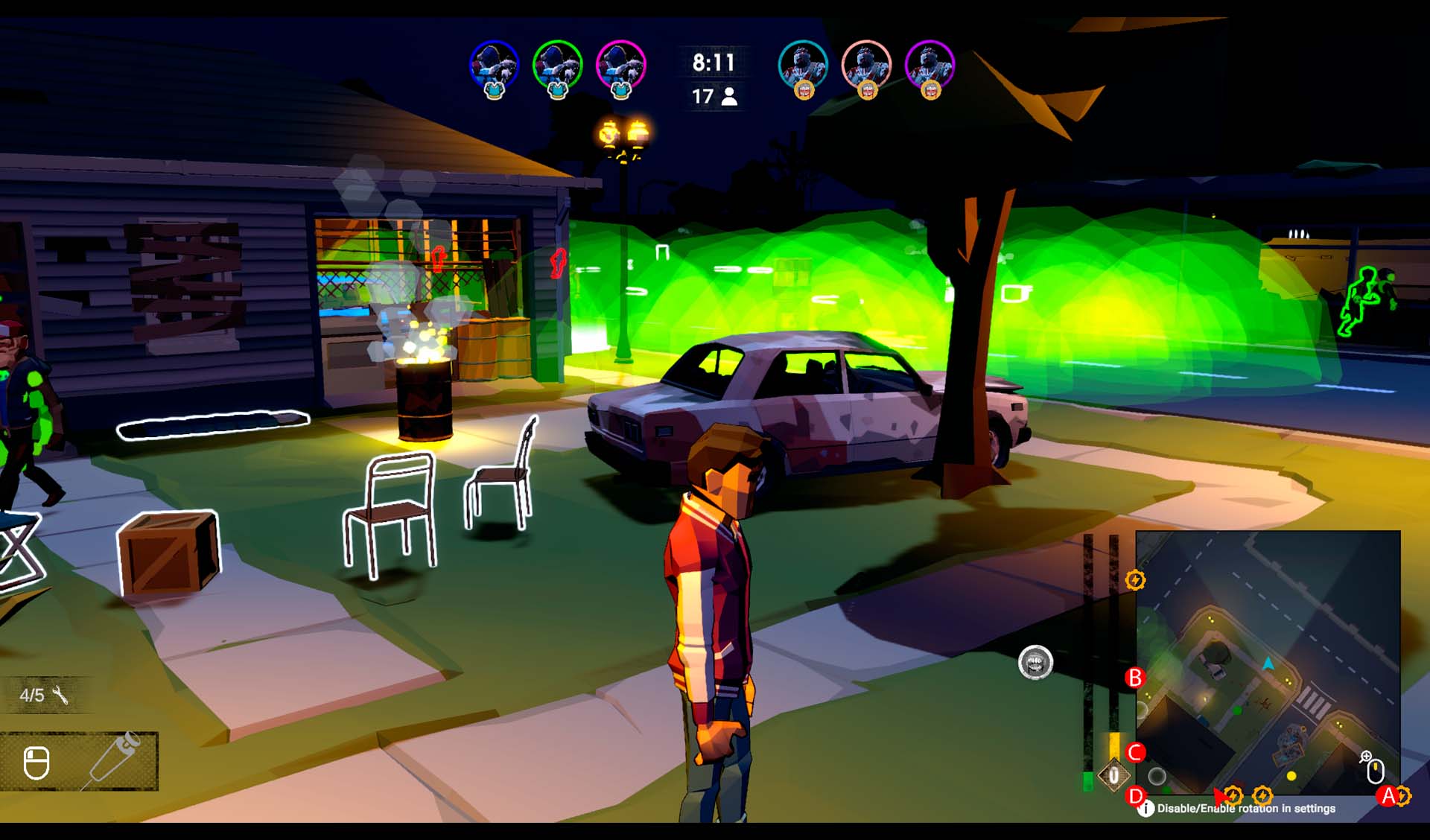The width and height of the screenshot is (1430, 840).
Task: Select the salmon-ringed monster portrait
Action: coord(866,66)
